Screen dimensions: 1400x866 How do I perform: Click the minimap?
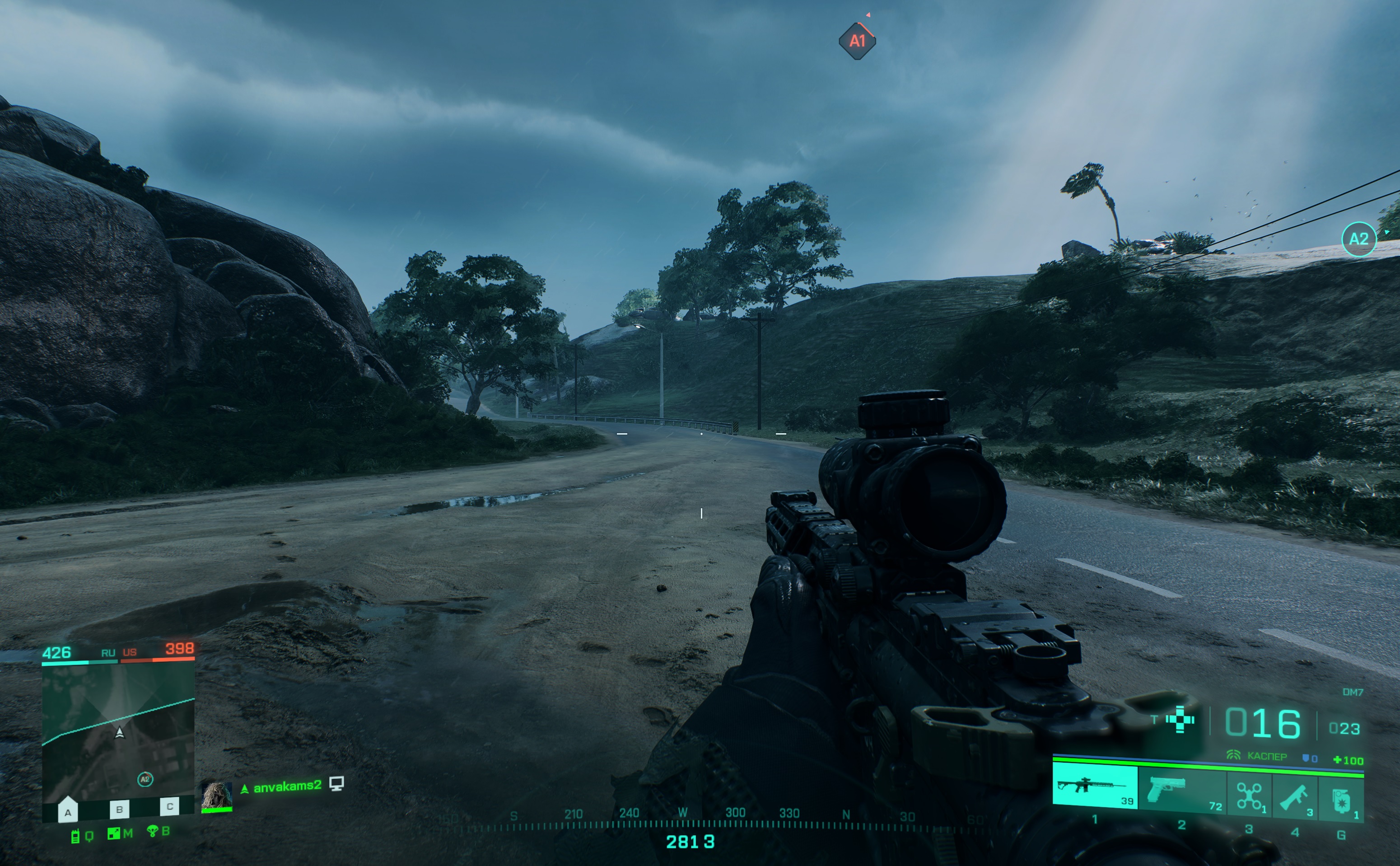tap(118, 733)
